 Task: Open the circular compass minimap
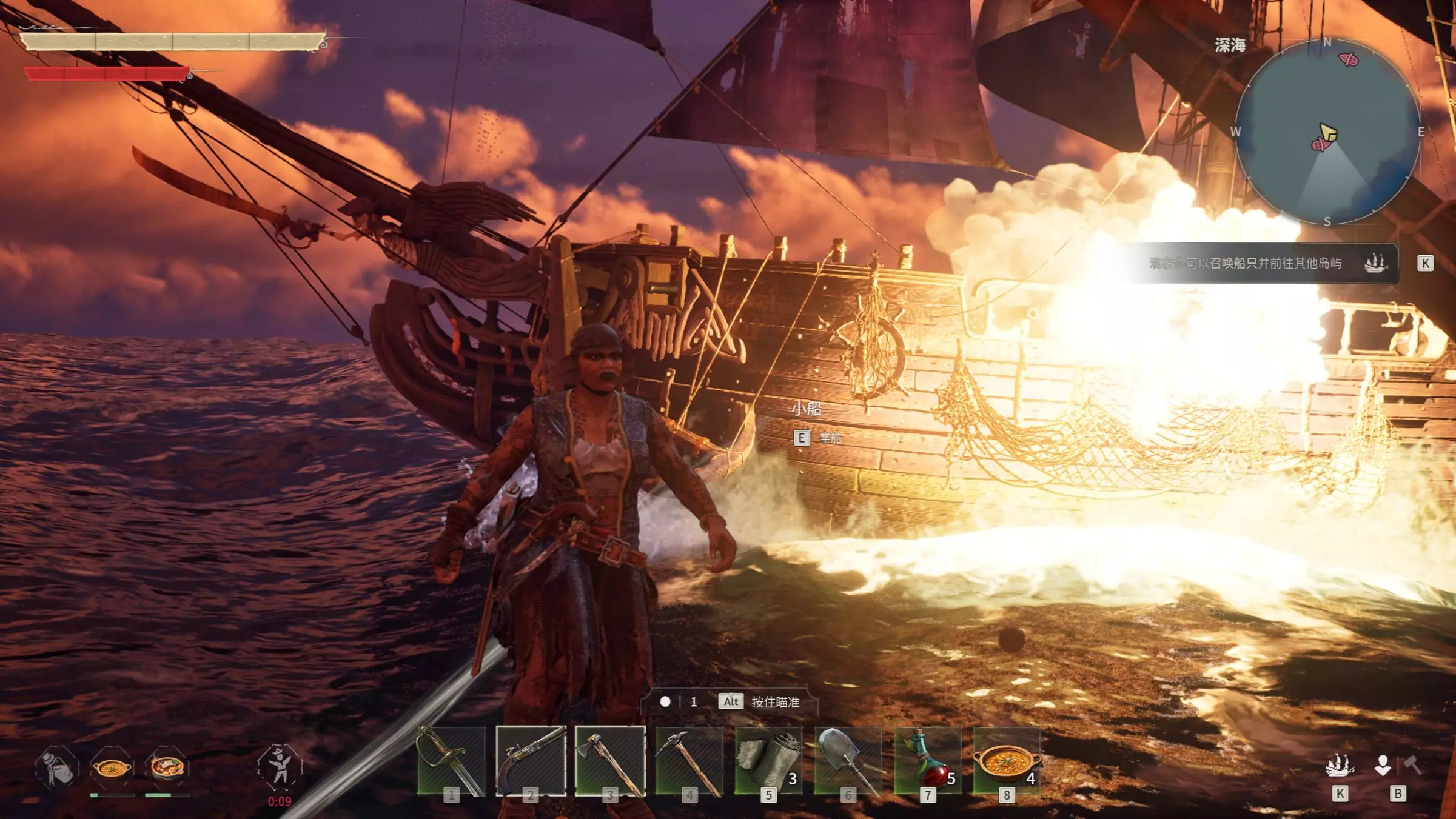1327,132
